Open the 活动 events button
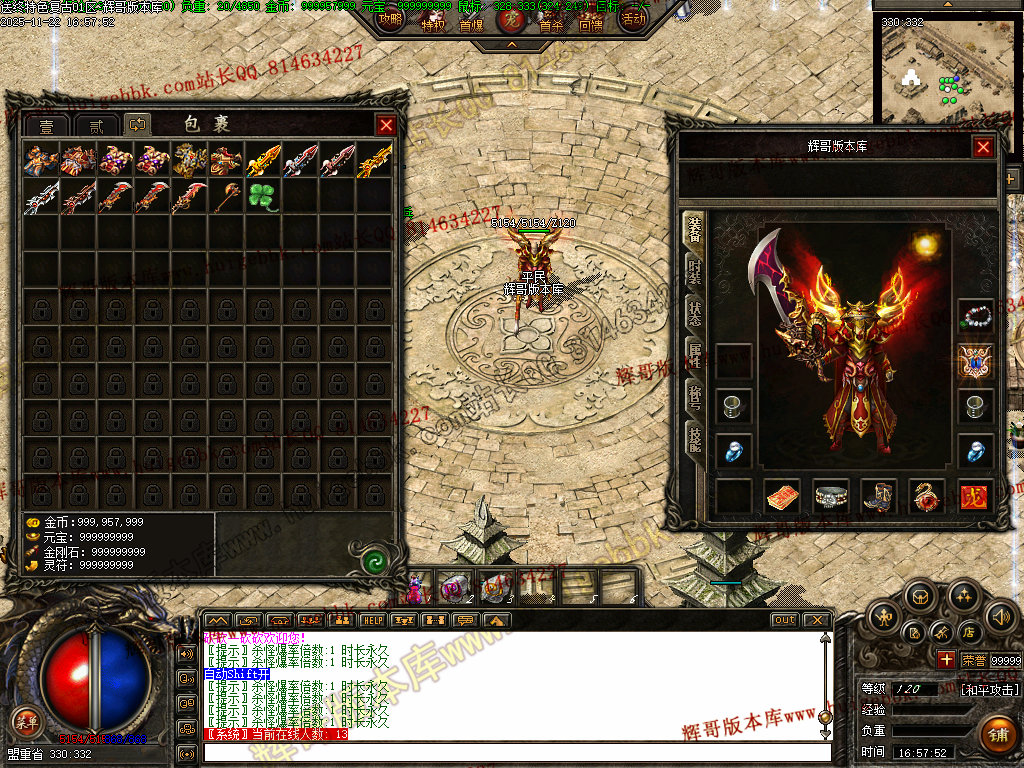Screen dimensions: 1024x768 point(633,18)
